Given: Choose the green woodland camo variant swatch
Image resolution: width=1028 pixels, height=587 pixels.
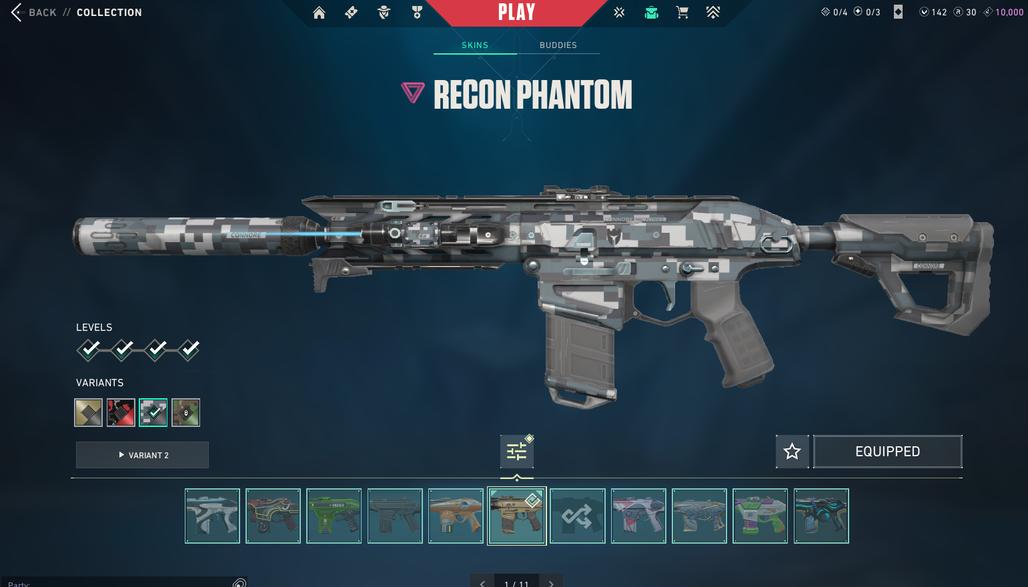Looking at the screenshot, I should click(x=186, y=412).
